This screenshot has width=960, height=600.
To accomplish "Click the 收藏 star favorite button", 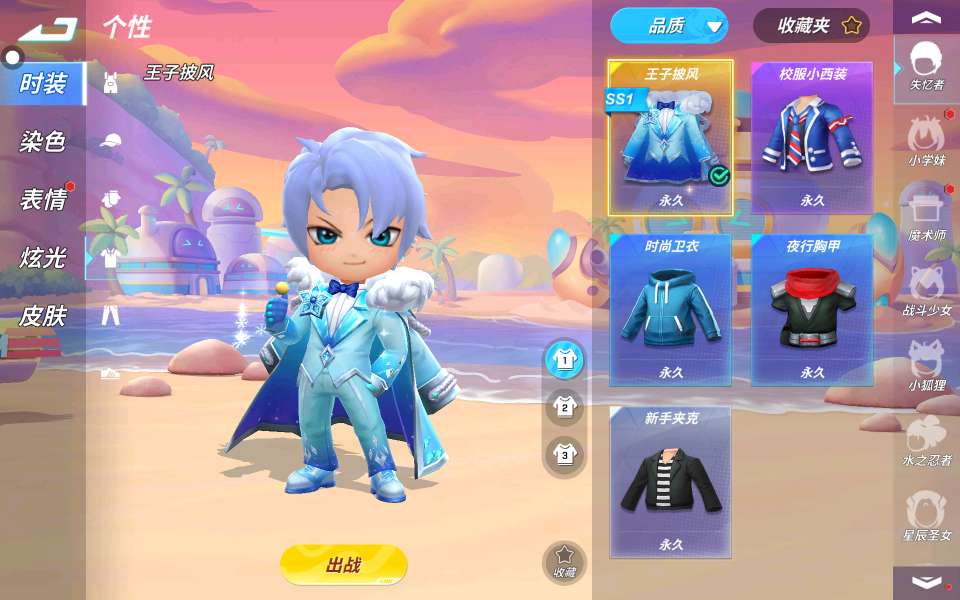I will tap(564, 561).
